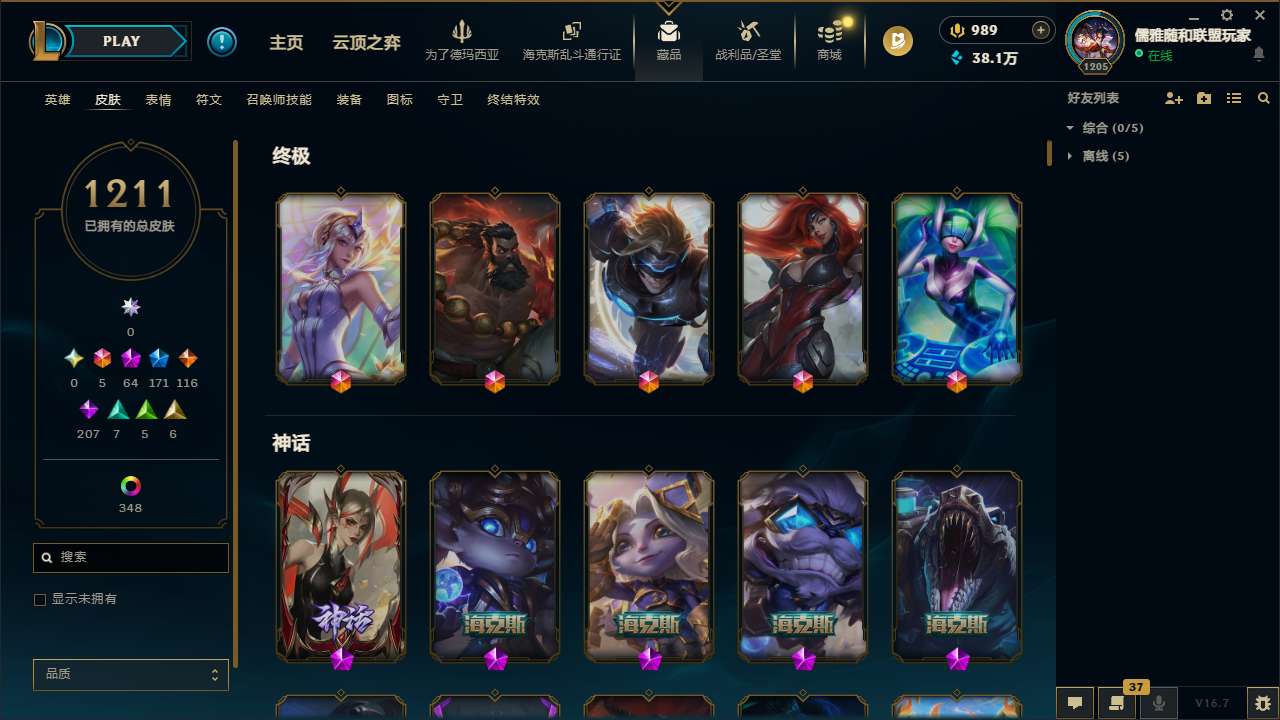
Task: Click the add friend icon
Action: pos(1174,97)
